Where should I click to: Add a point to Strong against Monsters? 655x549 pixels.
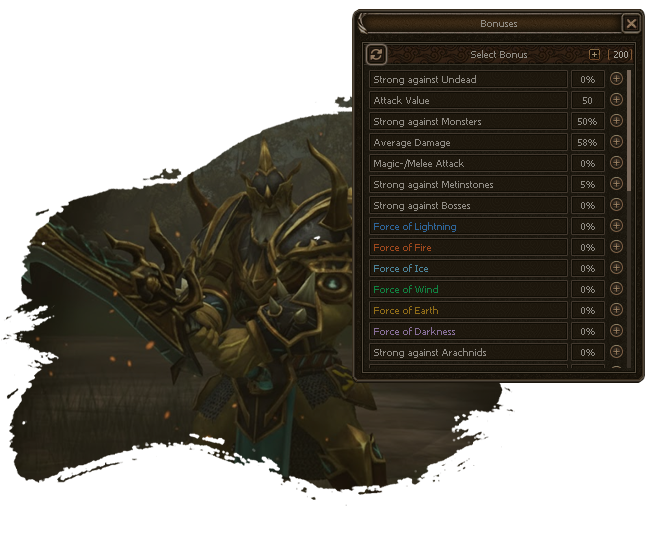click(x=616, y=121)
